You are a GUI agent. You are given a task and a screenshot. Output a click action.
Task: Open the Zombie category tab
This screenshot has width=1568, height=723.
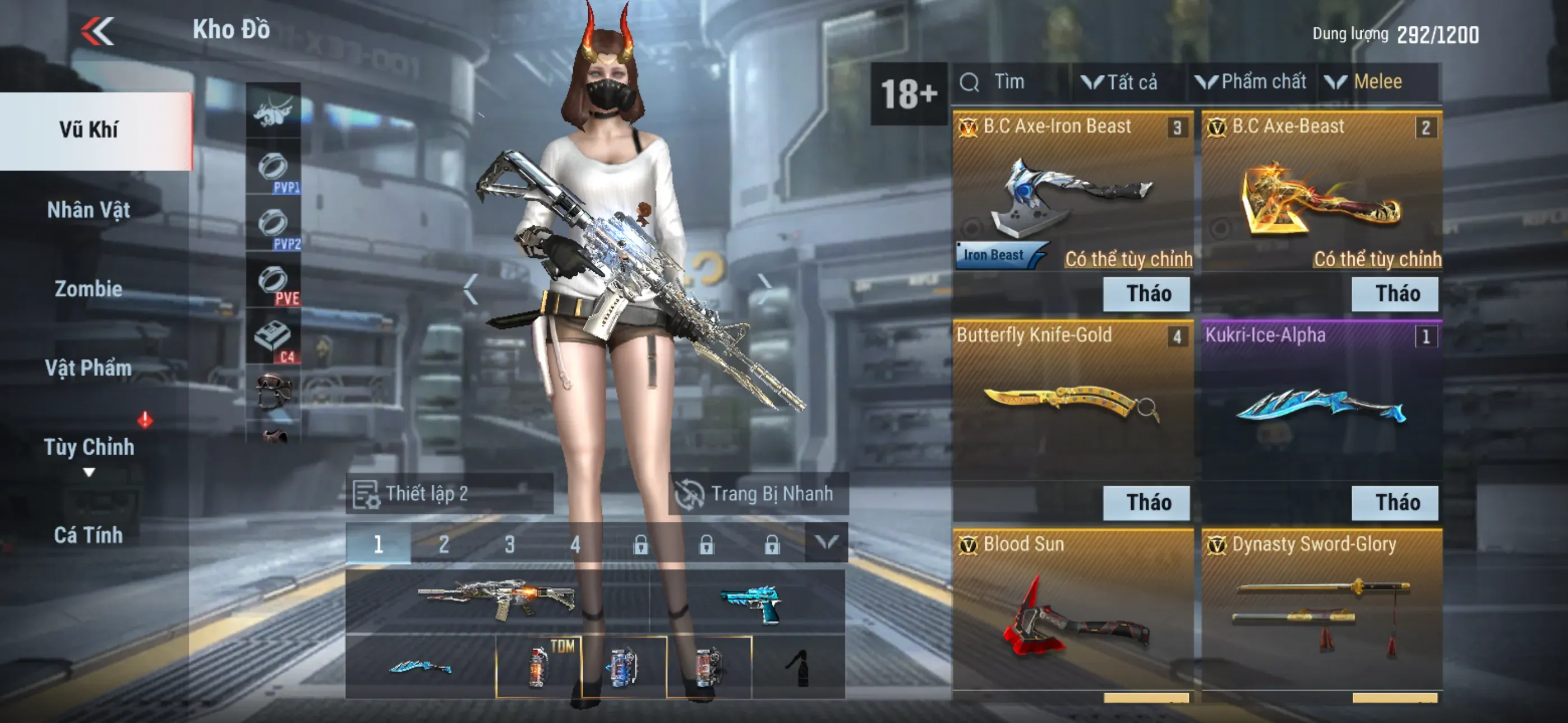point(89,289)
